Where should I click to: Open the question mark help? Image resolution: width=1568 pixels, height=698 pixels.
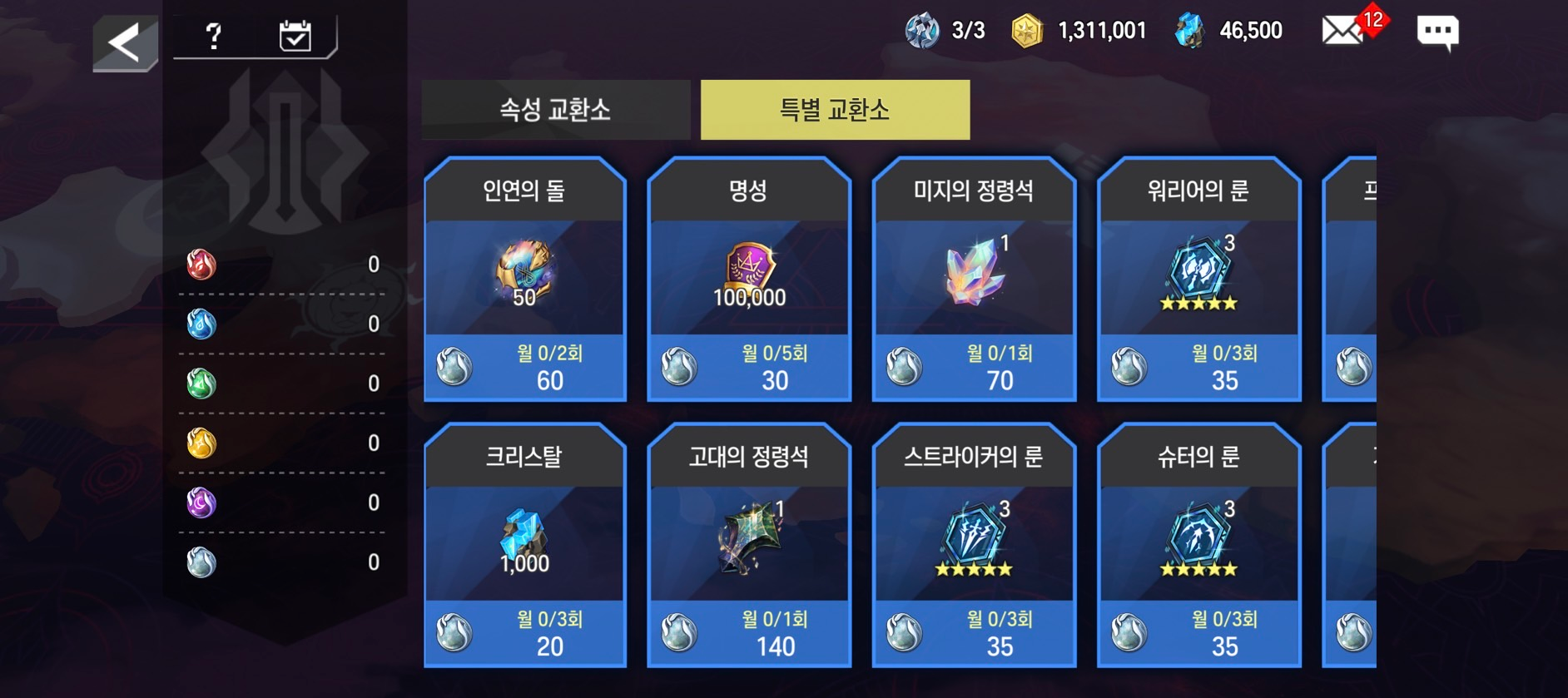(214, 36)
